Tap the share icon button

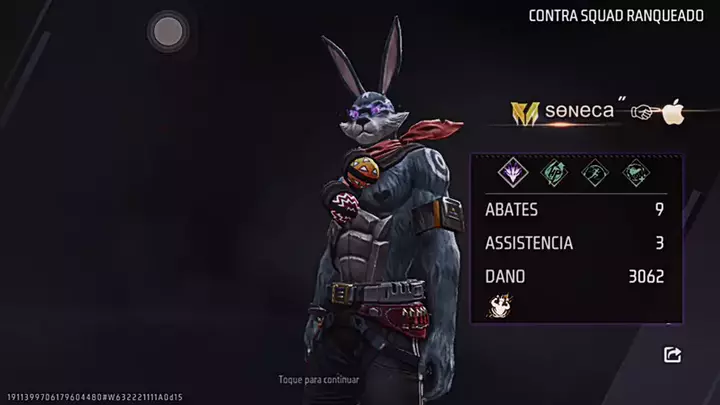(x=672, y=354)
